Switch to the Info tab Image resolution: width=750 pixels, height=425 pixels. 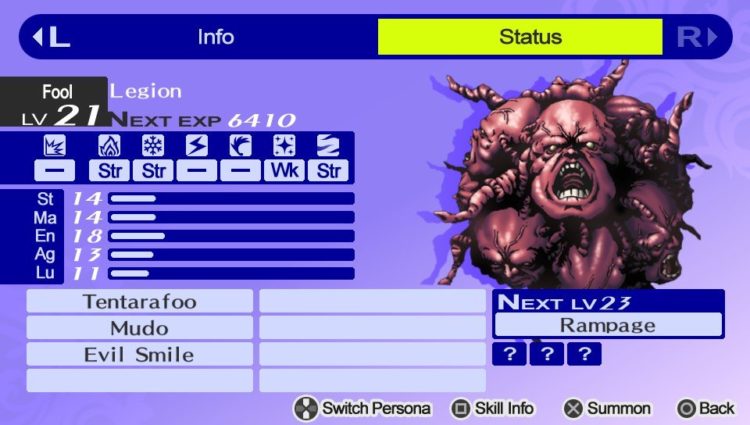click(x=215, y=38)
